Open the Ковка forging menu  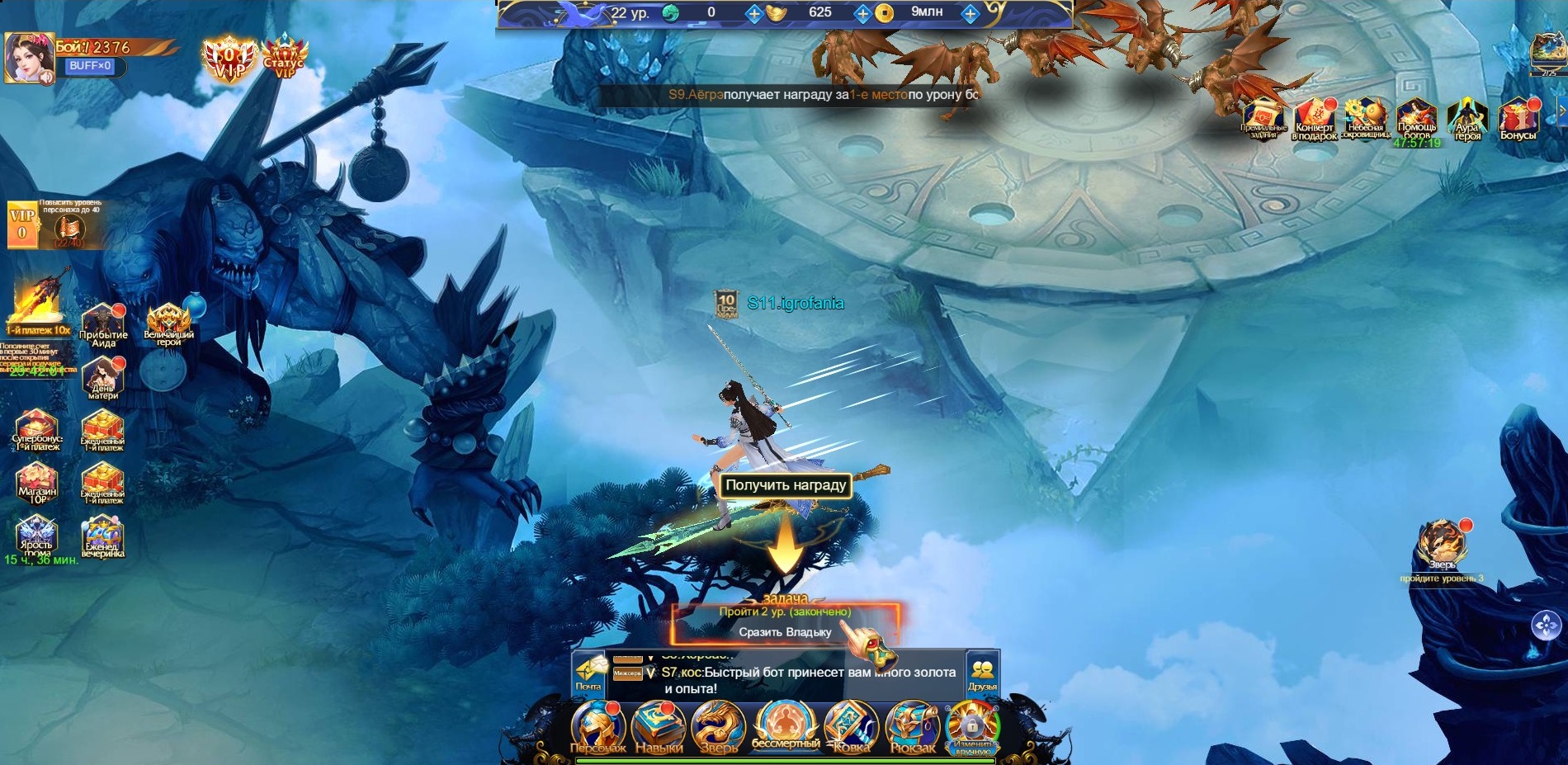click(851, 727)
